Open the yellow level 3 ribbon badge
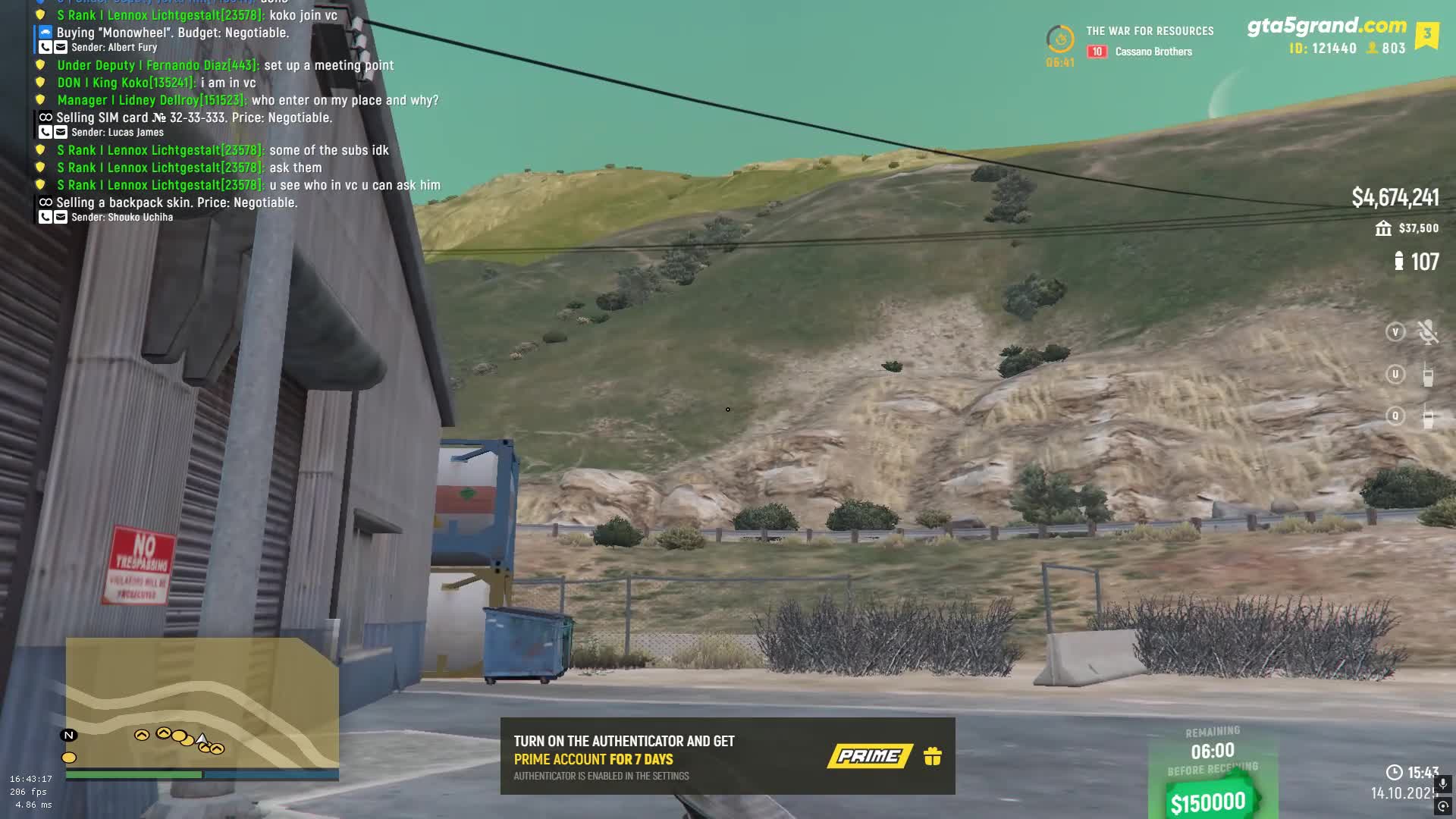The width and height of the screenshot is (1456, 819). [1426, 35]
